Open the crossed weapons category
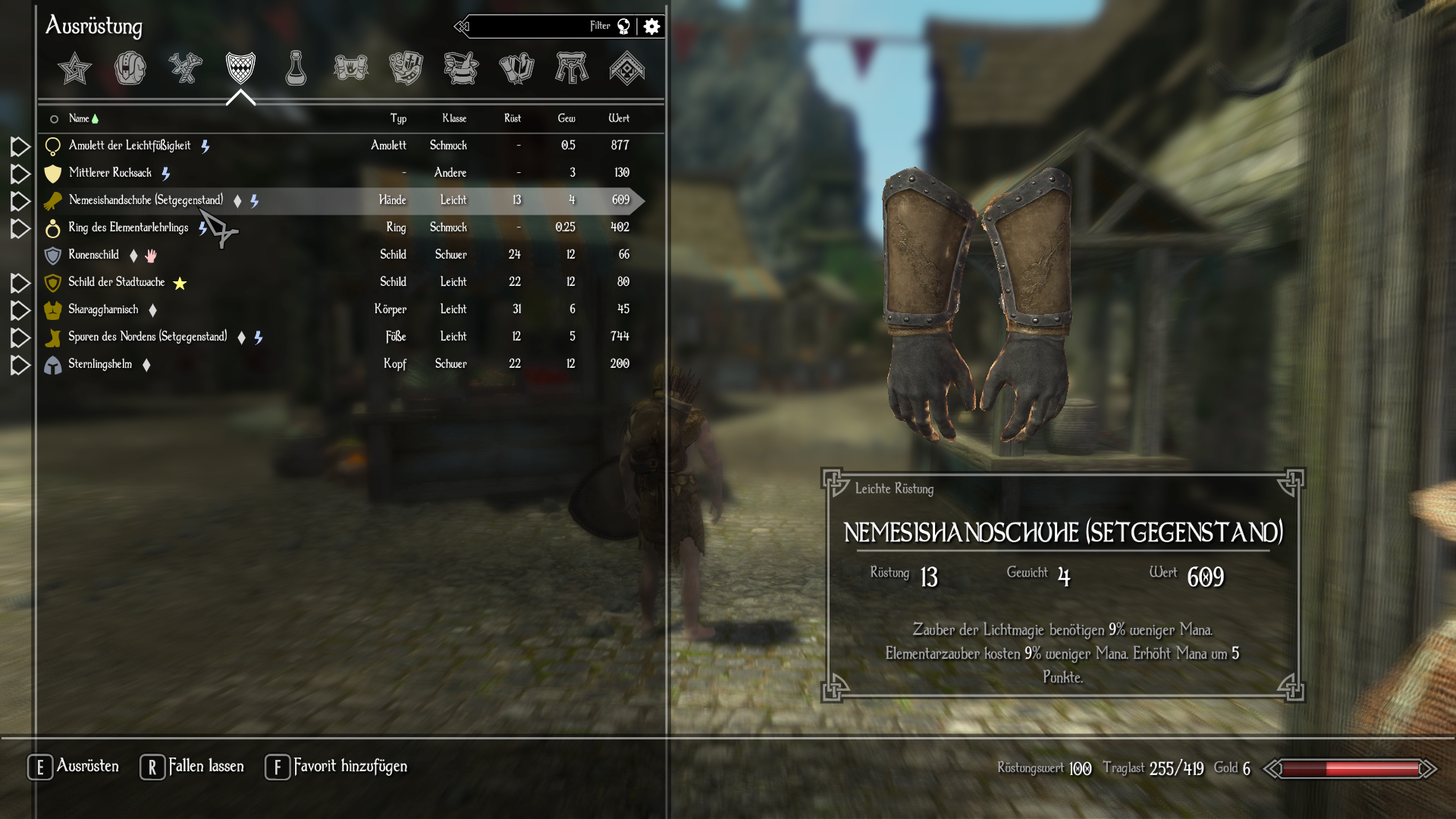Viewport: 1456px width, 819px height. point(185,68)
